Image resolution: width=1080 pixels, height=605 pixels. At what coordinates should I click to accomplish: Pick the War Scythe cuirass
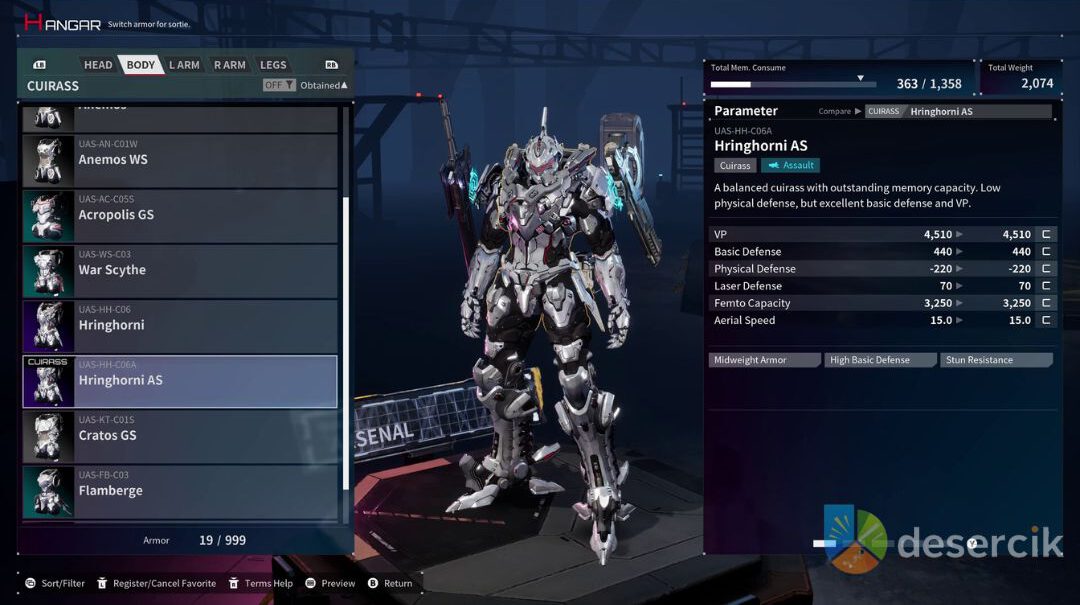(x=180, y=270)
